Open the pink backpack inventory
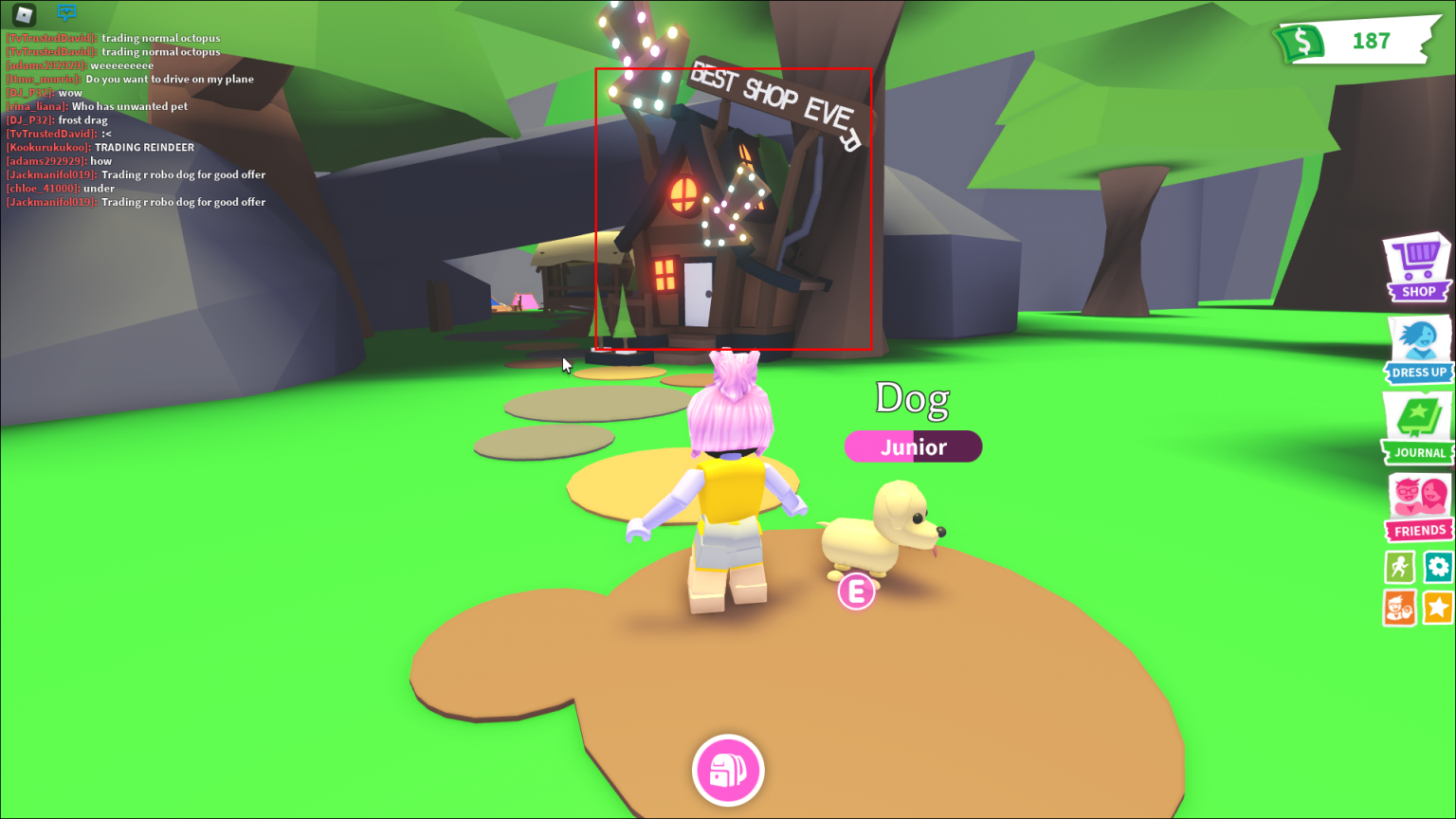 click(728, 771)
